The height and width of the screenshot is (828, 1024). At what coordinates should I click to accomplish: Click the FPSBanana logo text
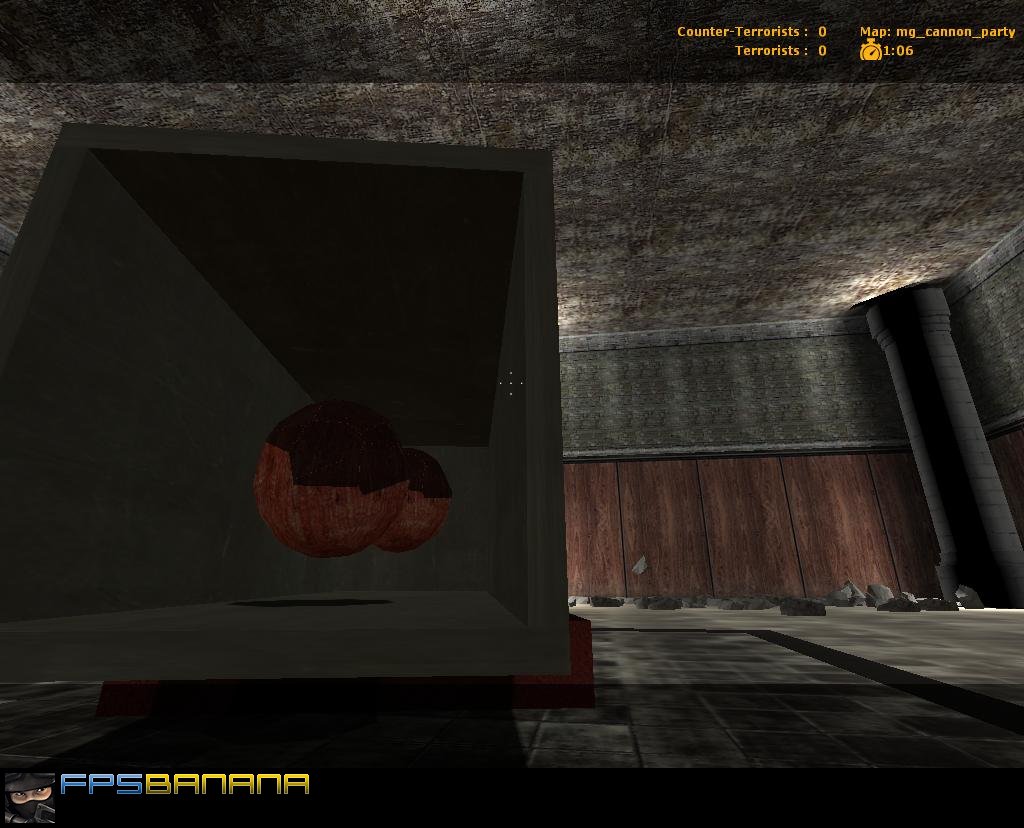[x=185, y=784]
